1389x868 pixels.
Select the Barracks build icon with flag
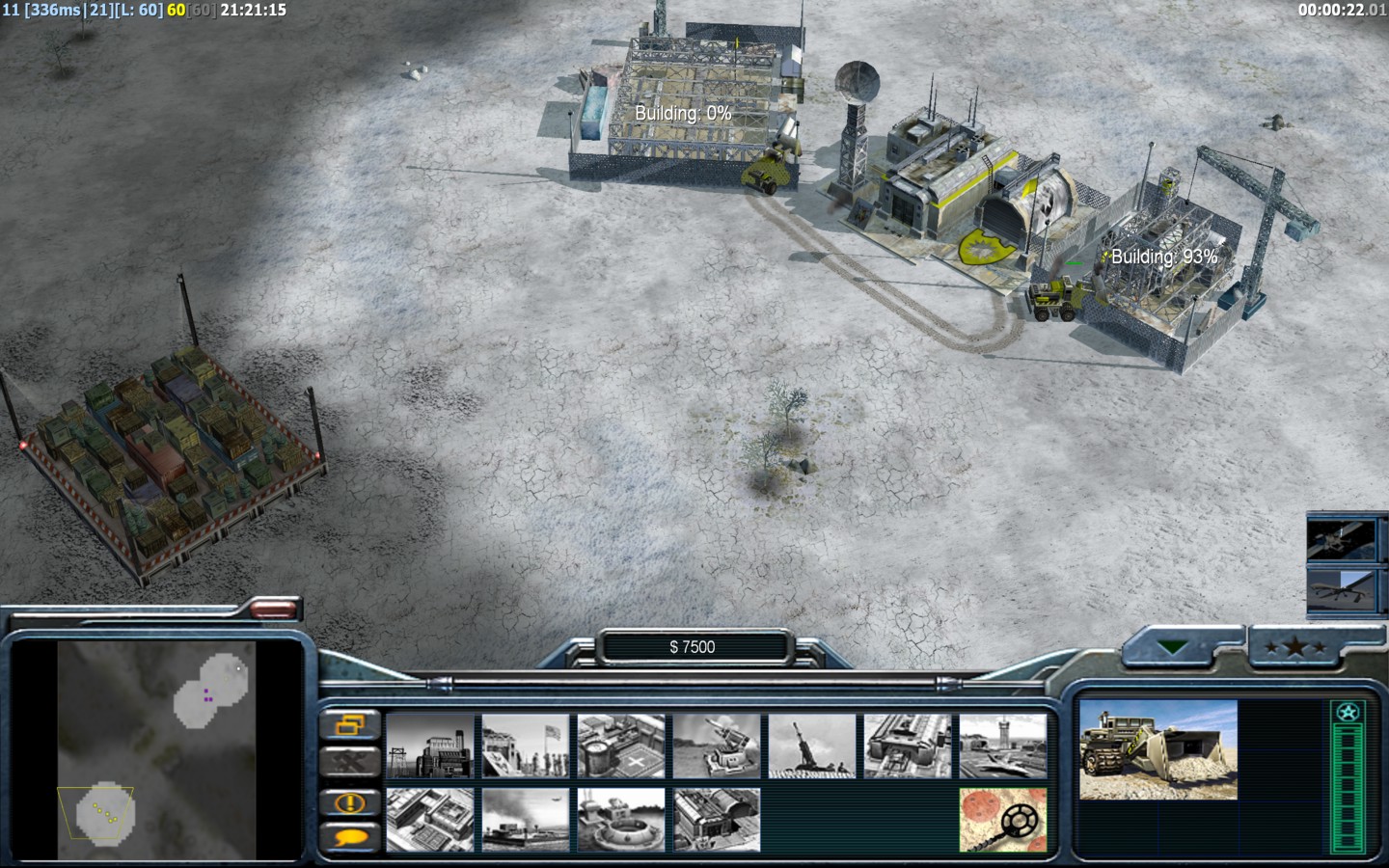526,746
